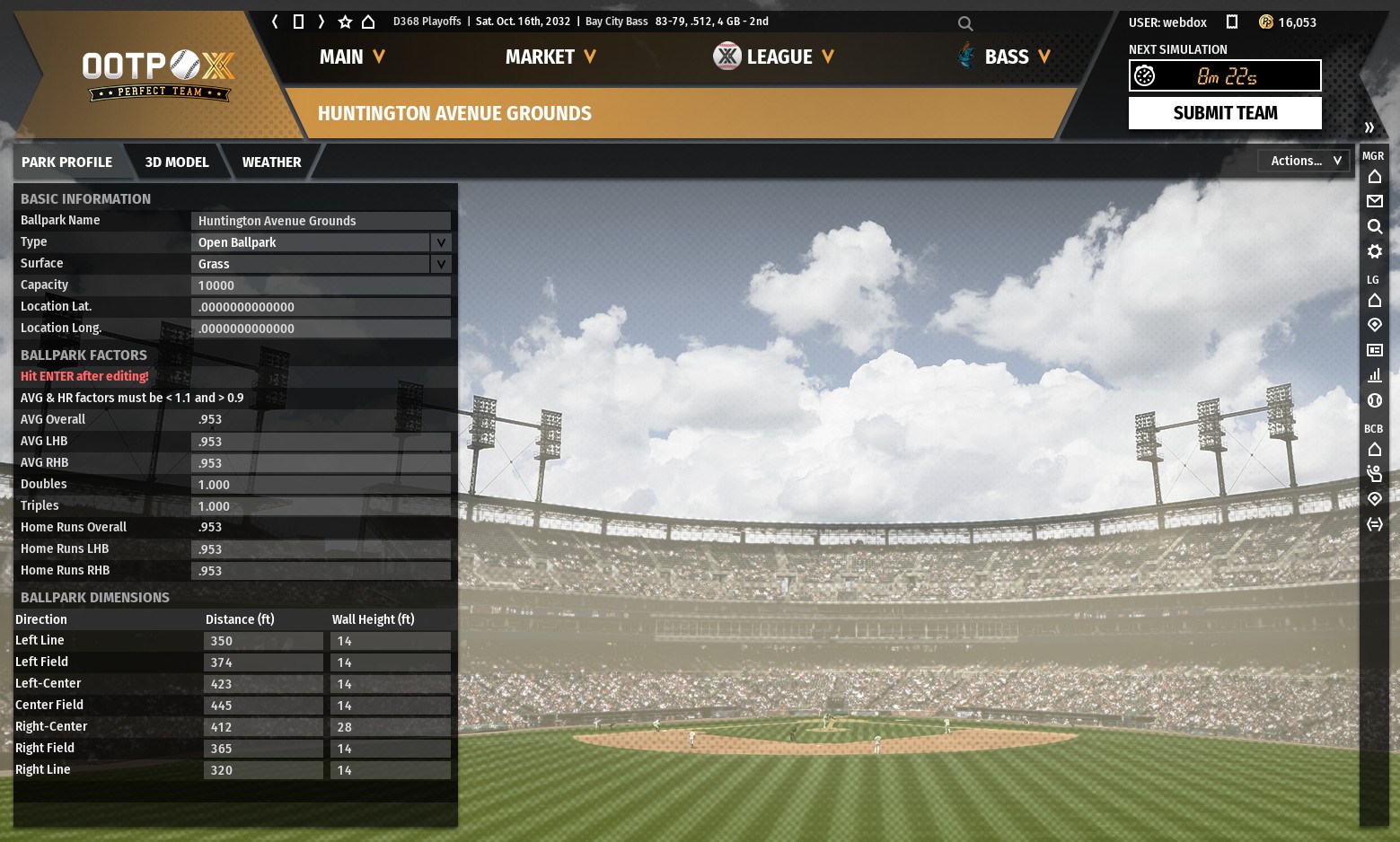Open the settings gear in sidebar
This screenshot has height=842, width=1400.
[x=1374, y=251]
